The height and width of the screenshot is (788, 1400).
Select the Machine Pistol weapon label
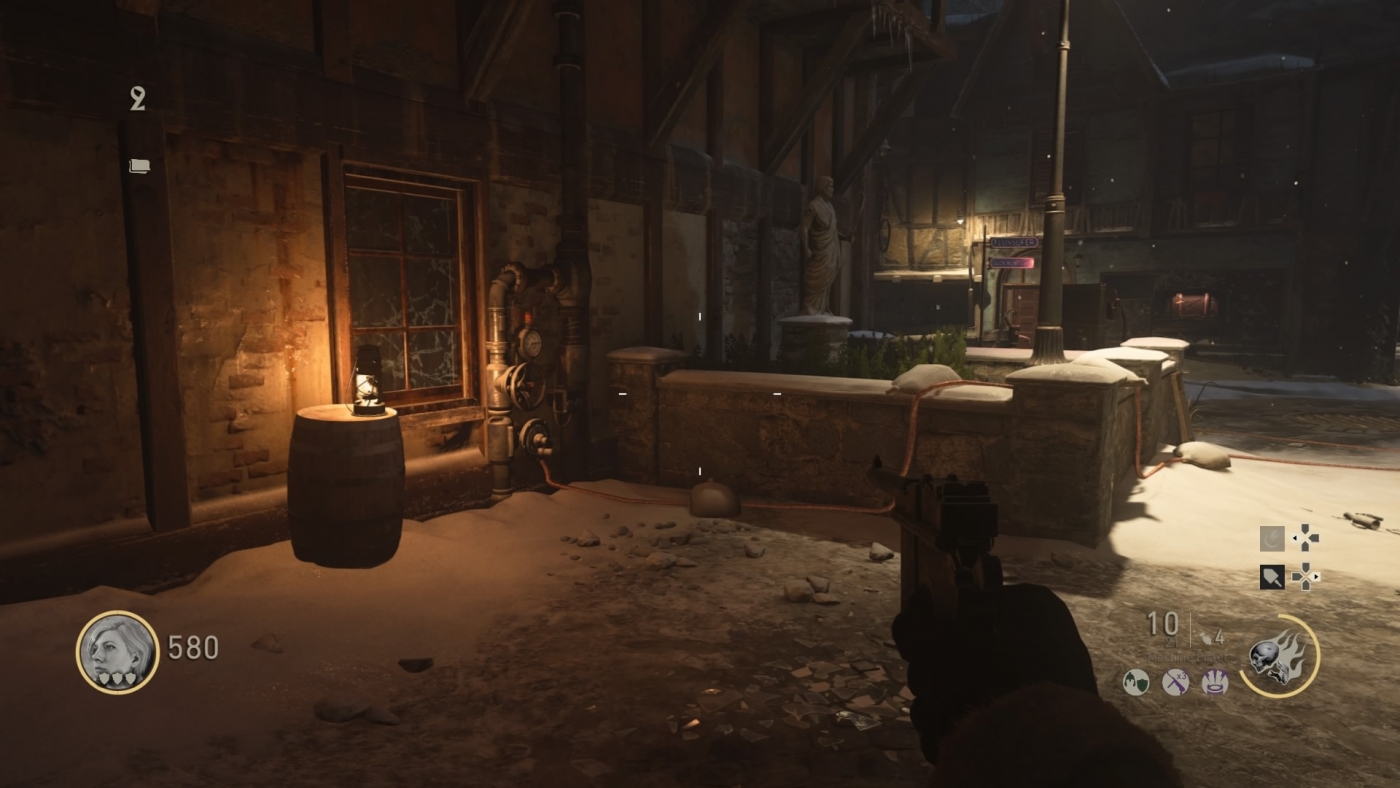tap(1187, 656)
